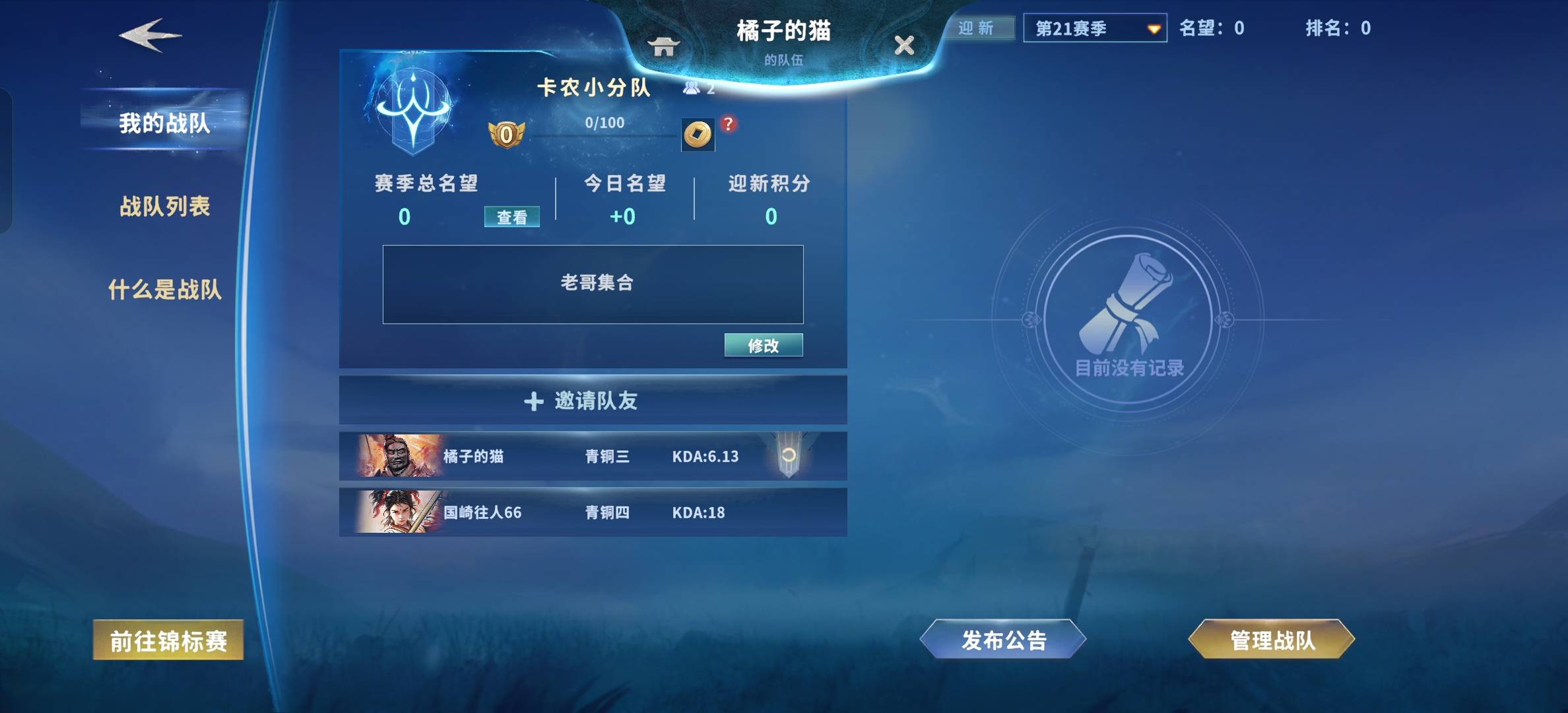The image size is (1568, 713).
Task: Select the 老哥集合 announcement text box
Action: (592, 284)
